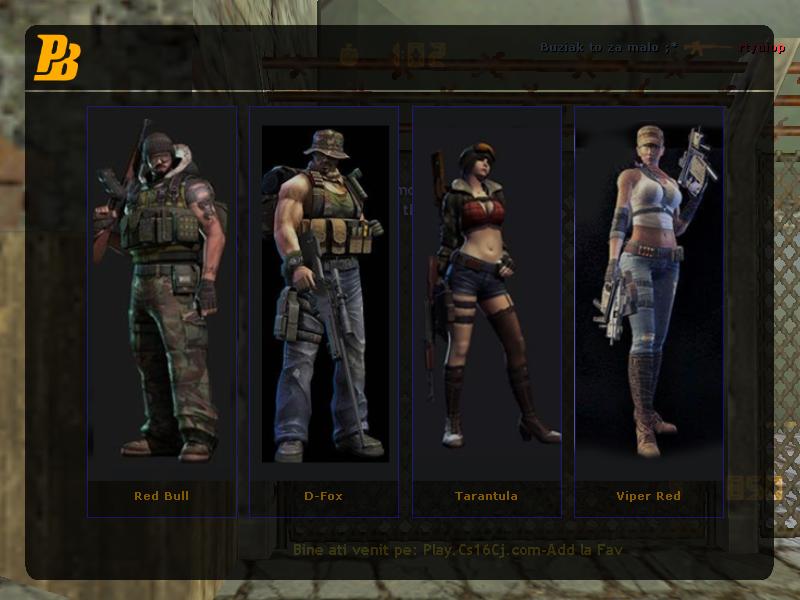Select the Red Bull character card
800x600 pixels.
point(161,310)
